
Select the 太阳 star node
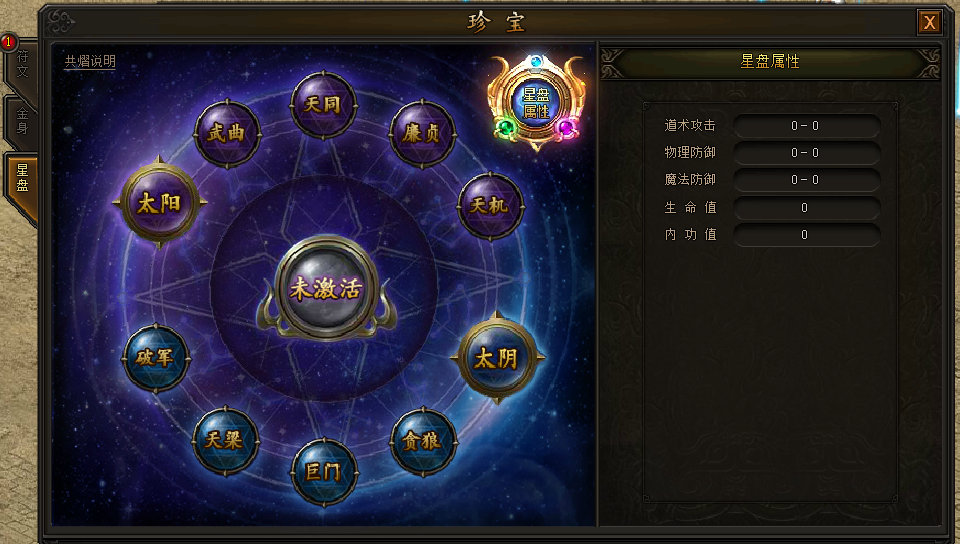(x=159, y=203)
